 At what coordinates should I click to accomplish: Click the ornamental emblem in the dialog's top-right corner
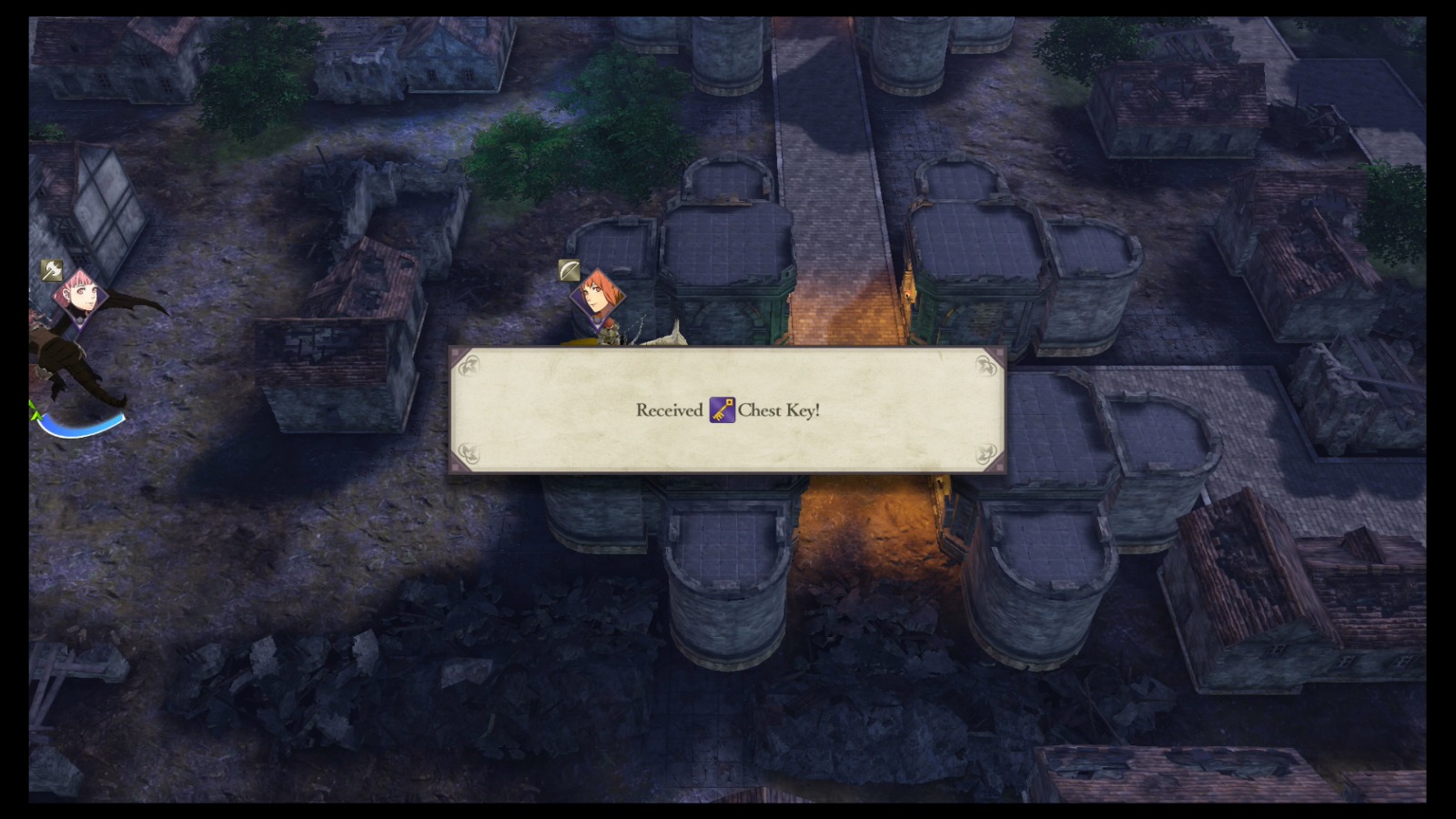point(986,368)
